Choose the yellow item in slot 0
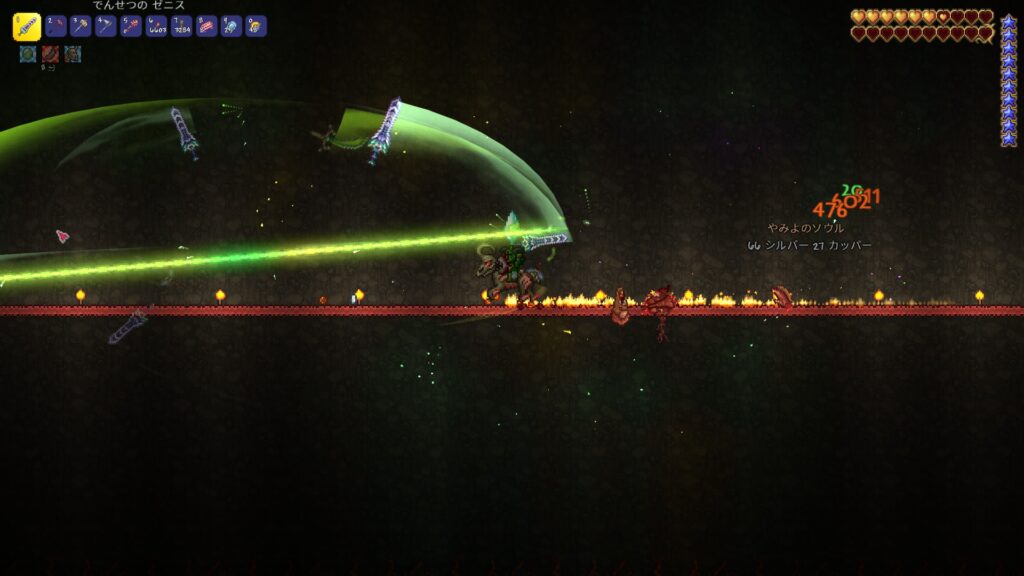Image resolution: width=1024 pixels, height=576 pixels. click(x=256, y=27)
